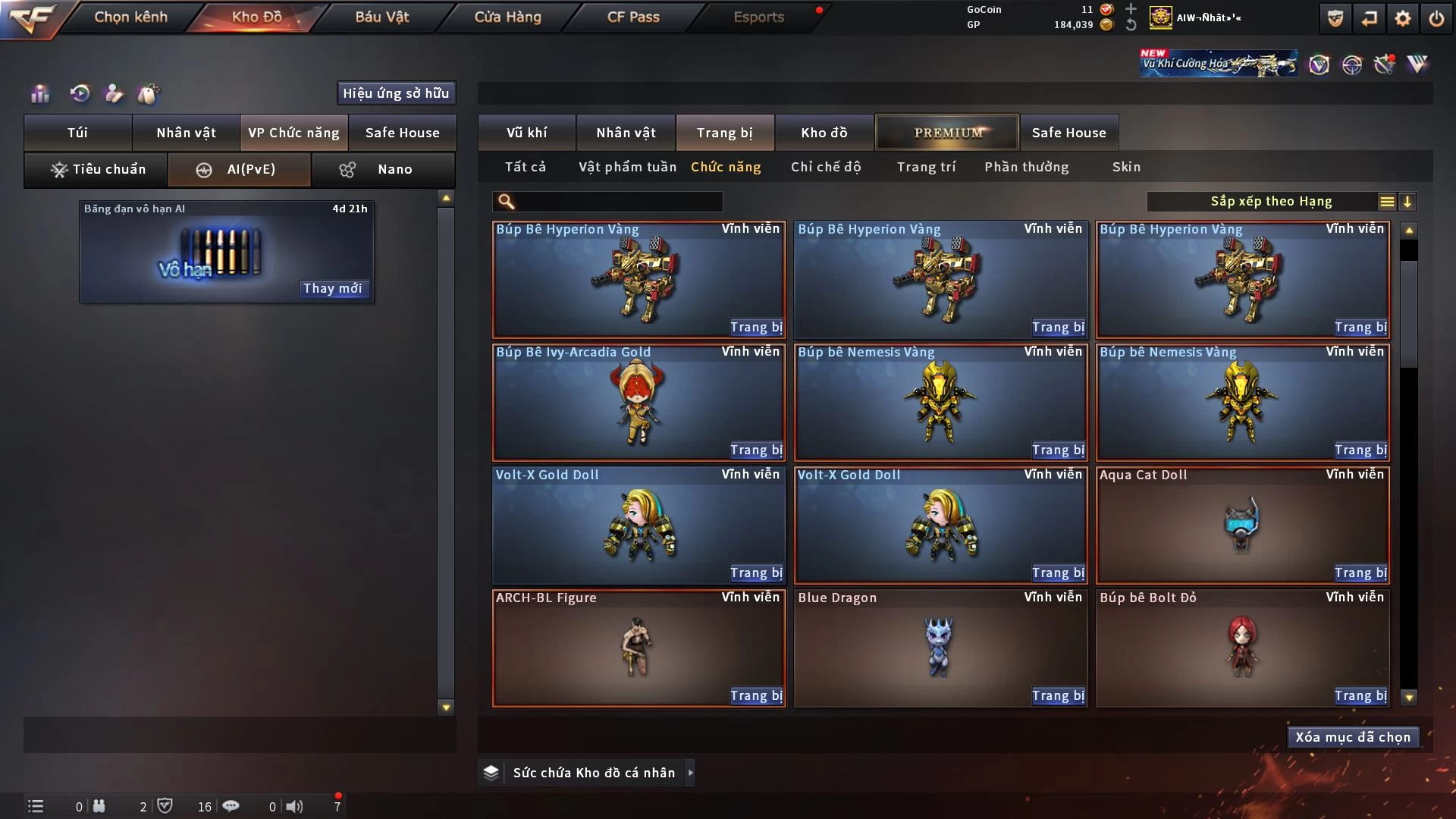Choose the Trang trí subcategory

[926, 167]
